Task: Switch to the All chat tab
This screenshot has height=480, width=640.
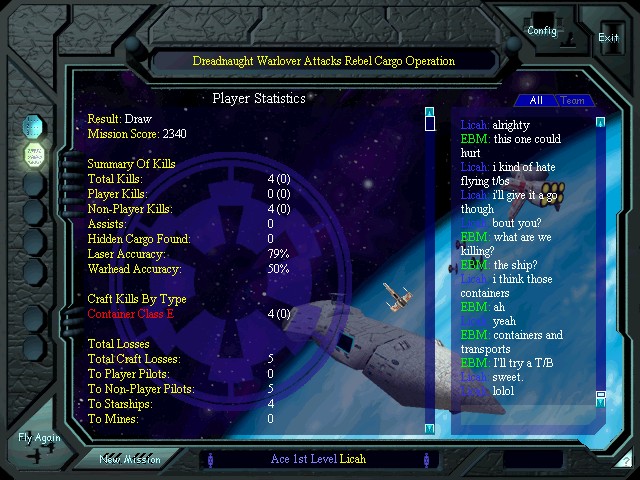Action: click(536, 100)
